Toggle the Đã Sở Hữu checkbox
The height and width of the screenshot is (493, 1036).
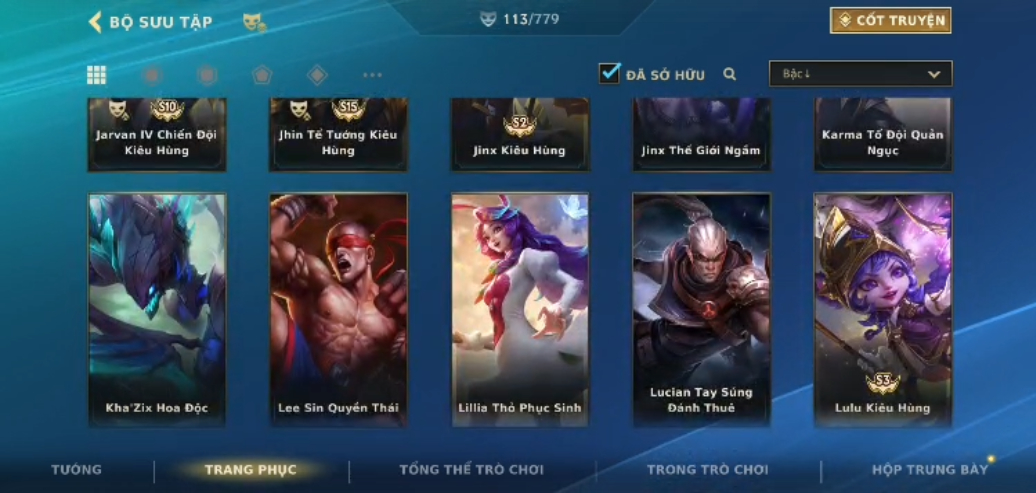pos(609,74)
